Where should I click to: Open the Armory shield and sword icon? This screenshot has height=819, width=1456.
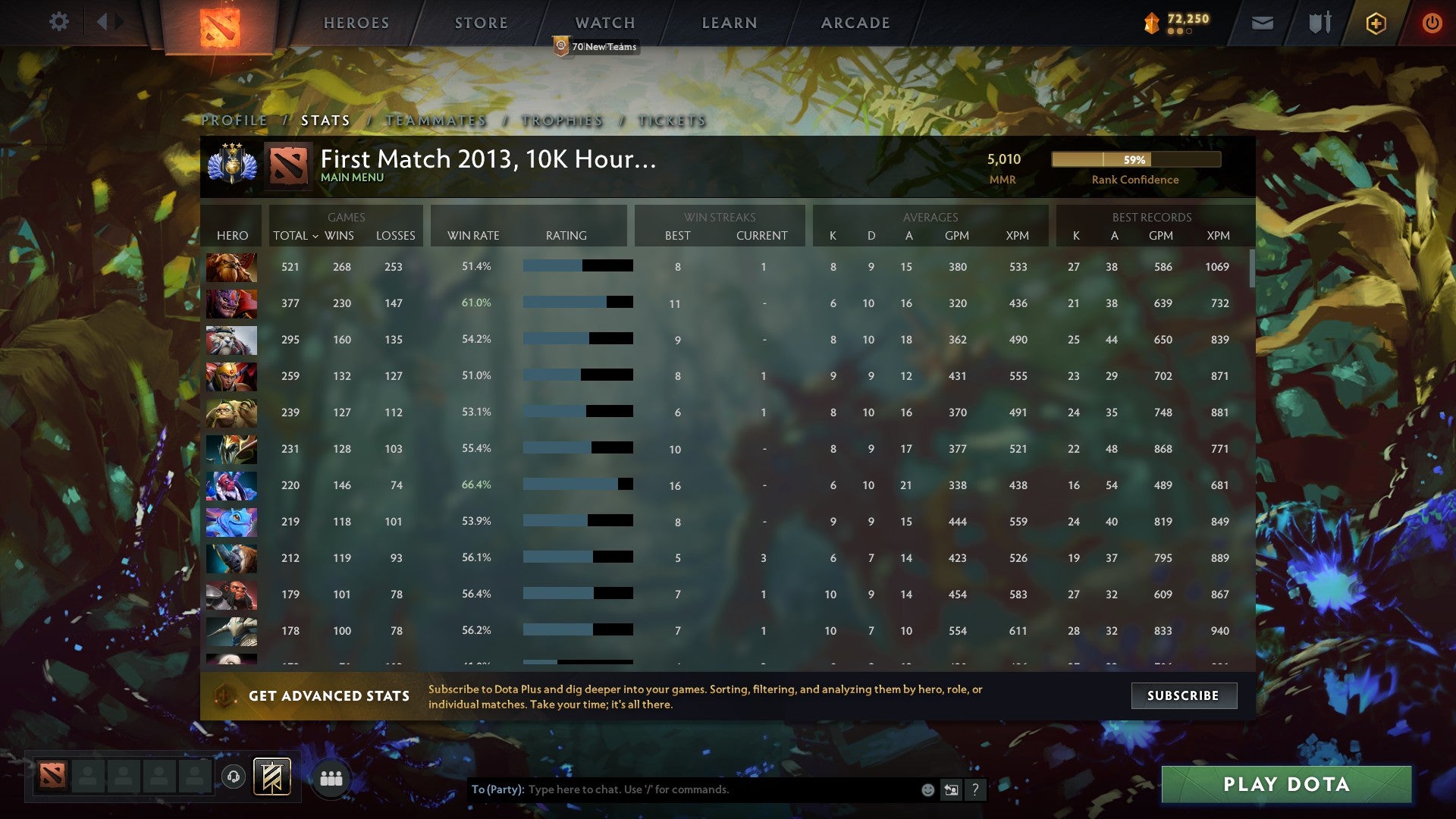pos(1319,23)
